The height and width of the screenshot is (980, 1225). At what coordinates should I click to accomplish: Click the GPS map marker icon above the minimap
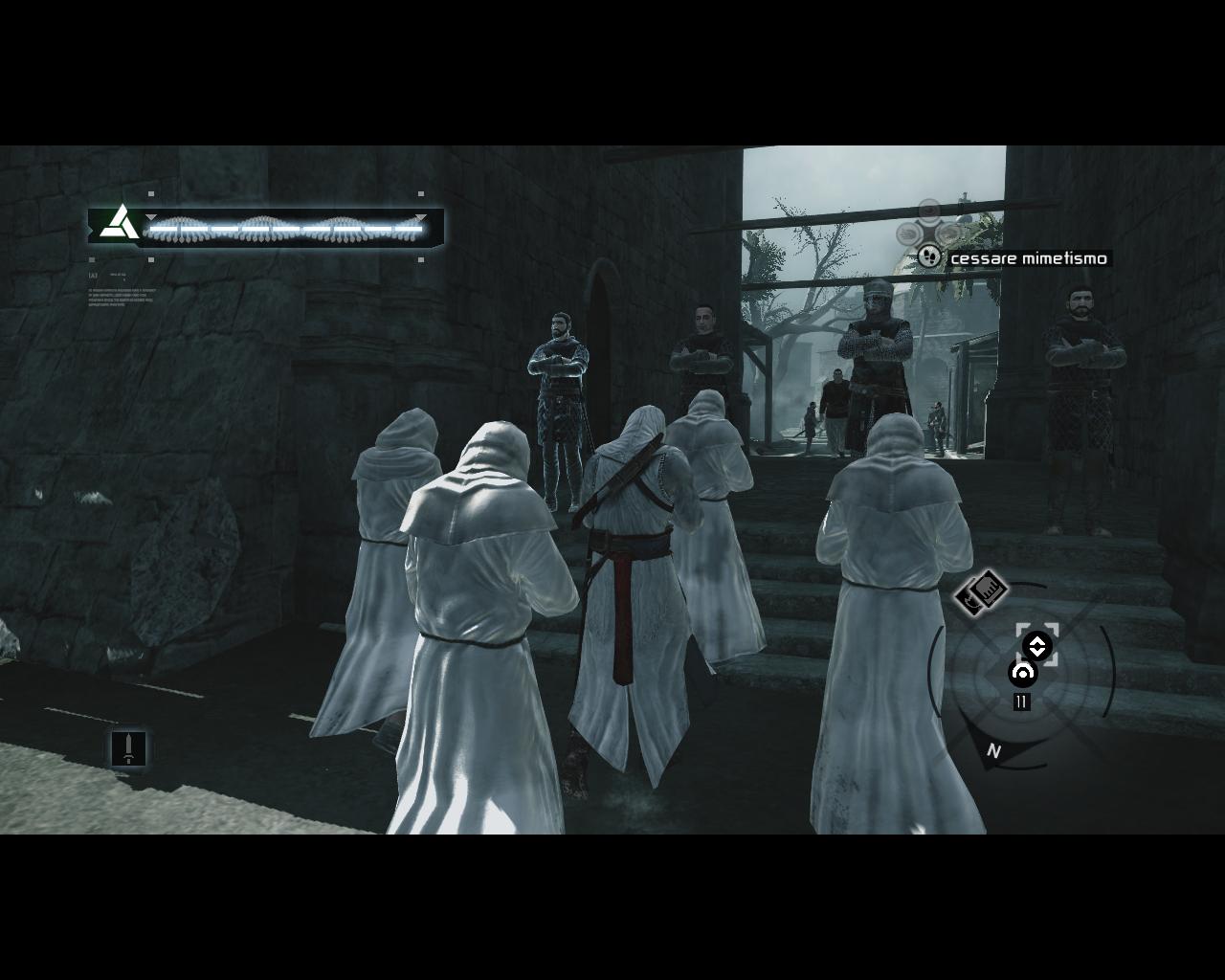tap(982, 591)
